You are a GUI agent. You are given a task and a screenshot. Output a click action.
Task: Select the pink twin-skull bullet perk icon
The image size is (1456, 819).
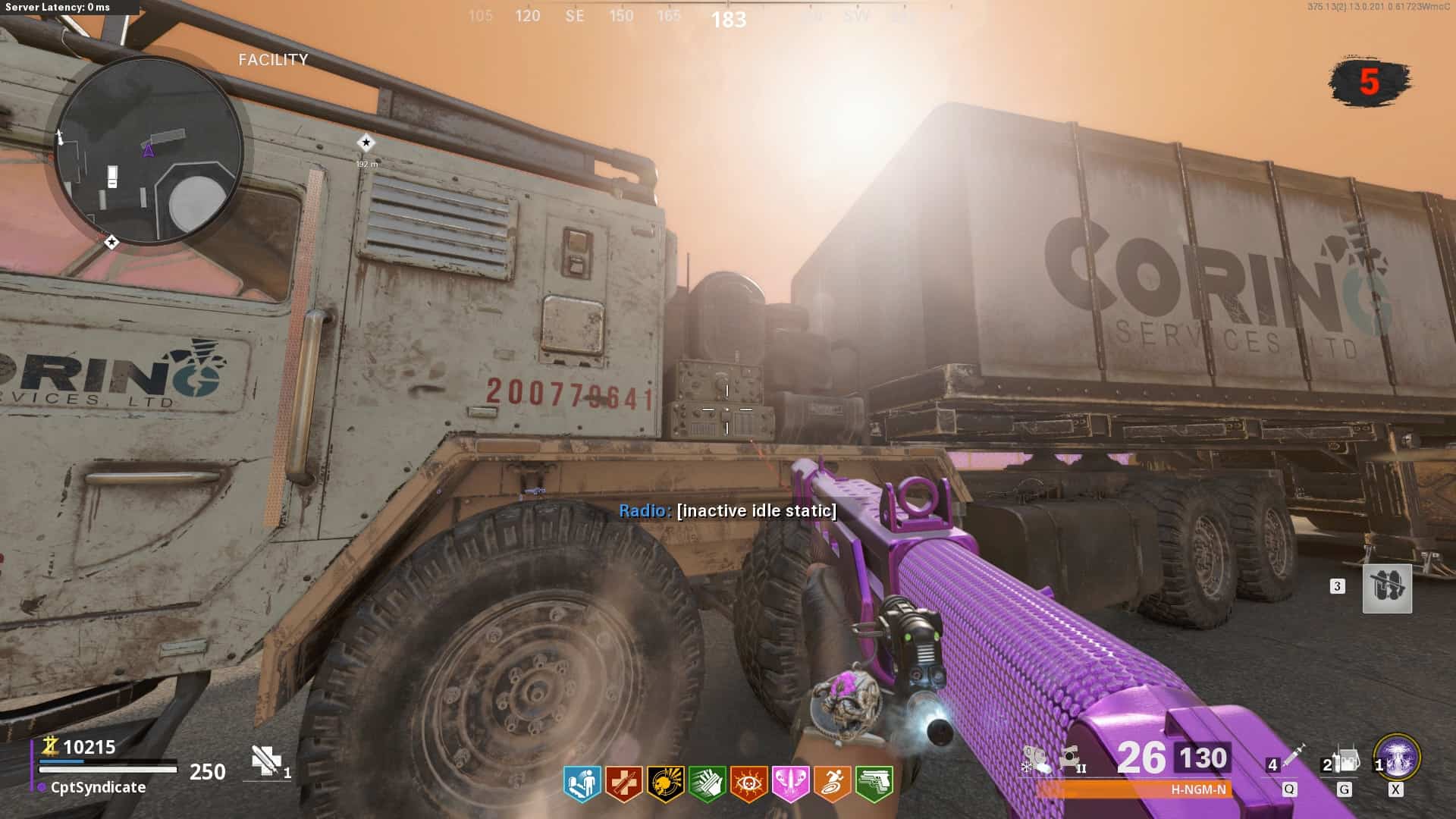790,783
